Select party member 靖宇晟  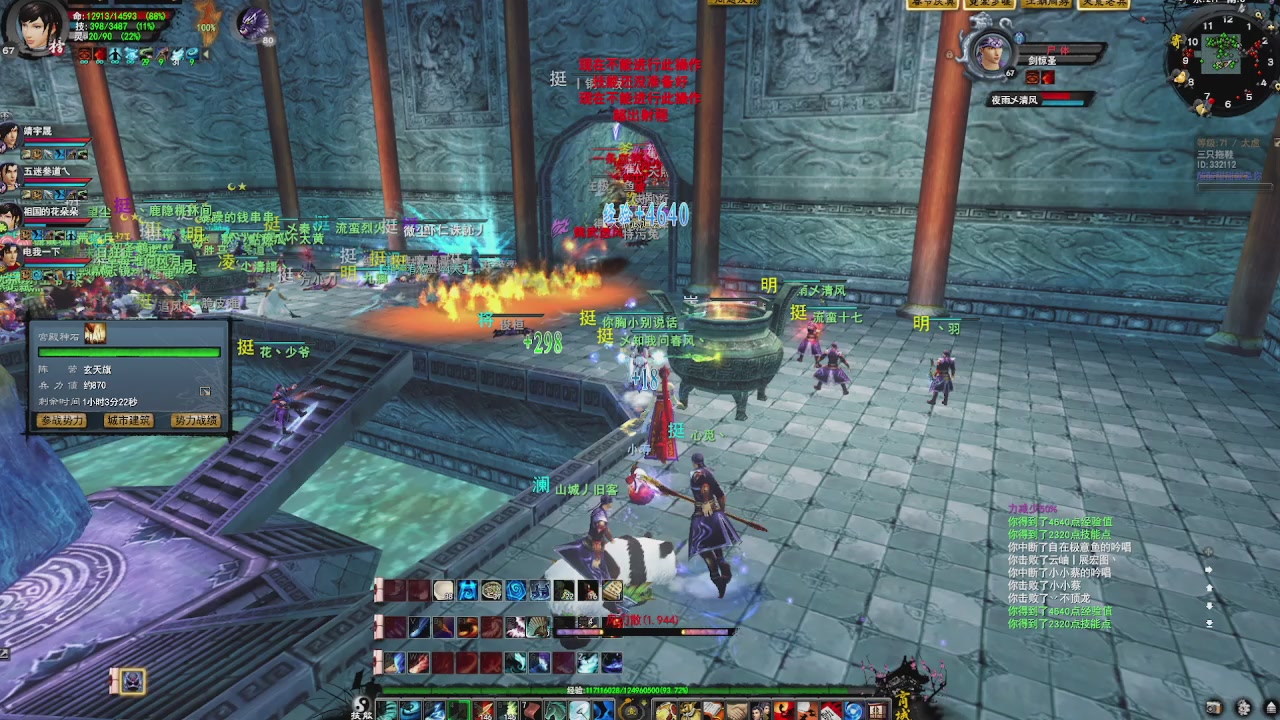coord(10,137)
